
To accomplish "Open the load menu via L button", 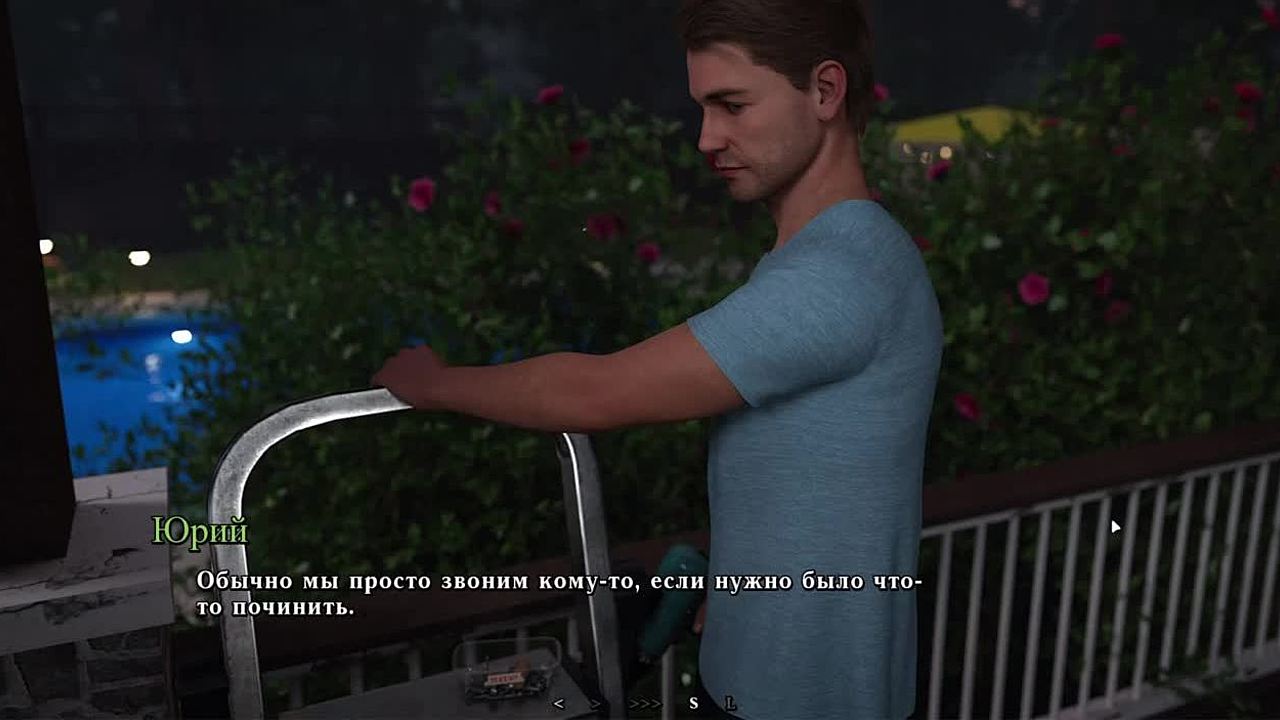I will (x=731, y=703).
